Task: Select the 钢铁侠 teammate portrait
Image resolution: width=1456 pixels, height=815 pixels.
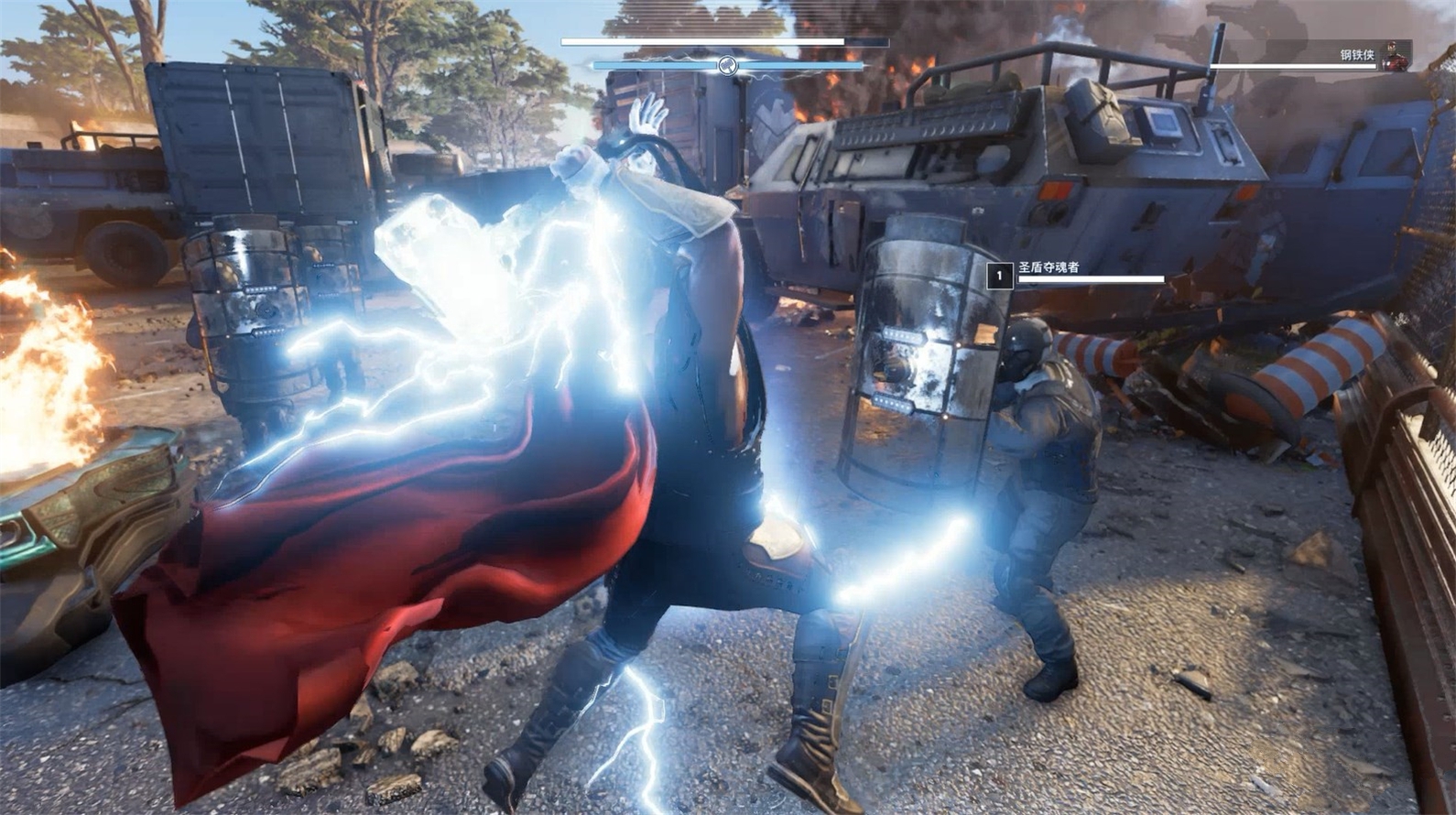Action: pyautogui.click(x=1395, y=54)
